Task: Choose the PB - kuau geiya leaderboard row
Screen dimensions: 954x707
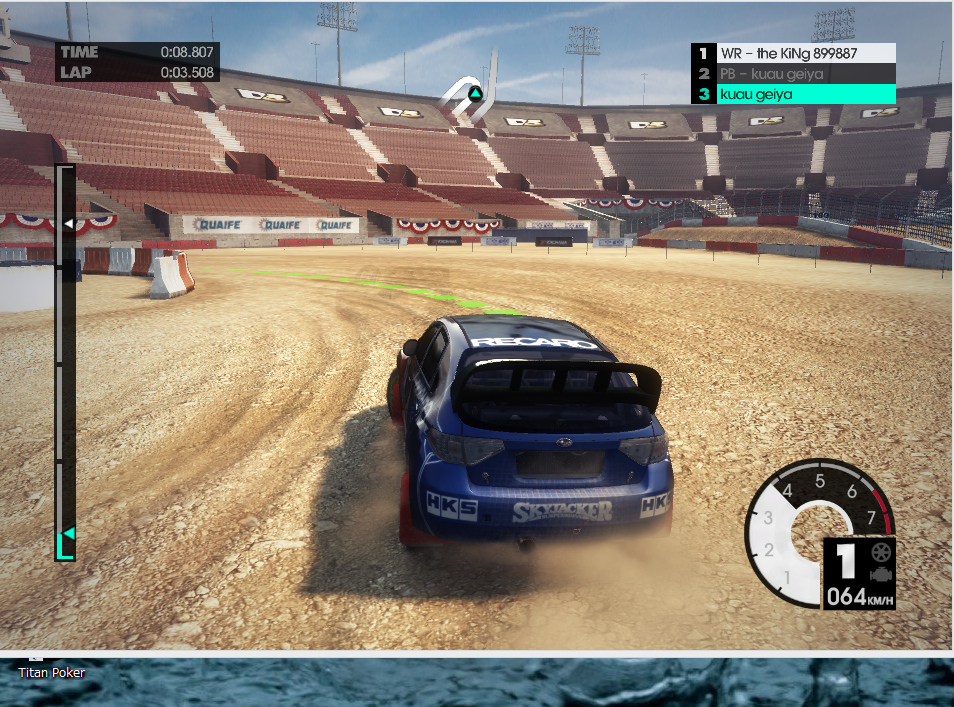Action: pyautogui.click(x=795, y=73)
